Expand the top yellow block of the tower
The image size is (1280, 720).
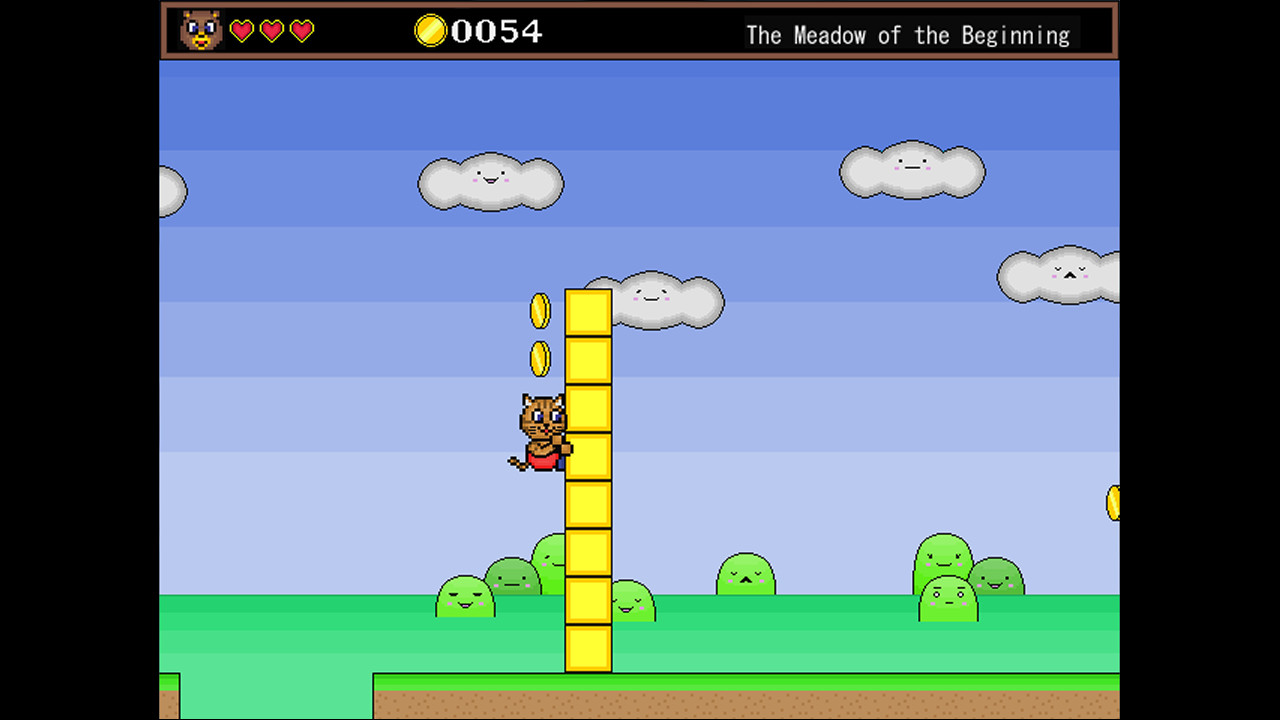[589, 310]
